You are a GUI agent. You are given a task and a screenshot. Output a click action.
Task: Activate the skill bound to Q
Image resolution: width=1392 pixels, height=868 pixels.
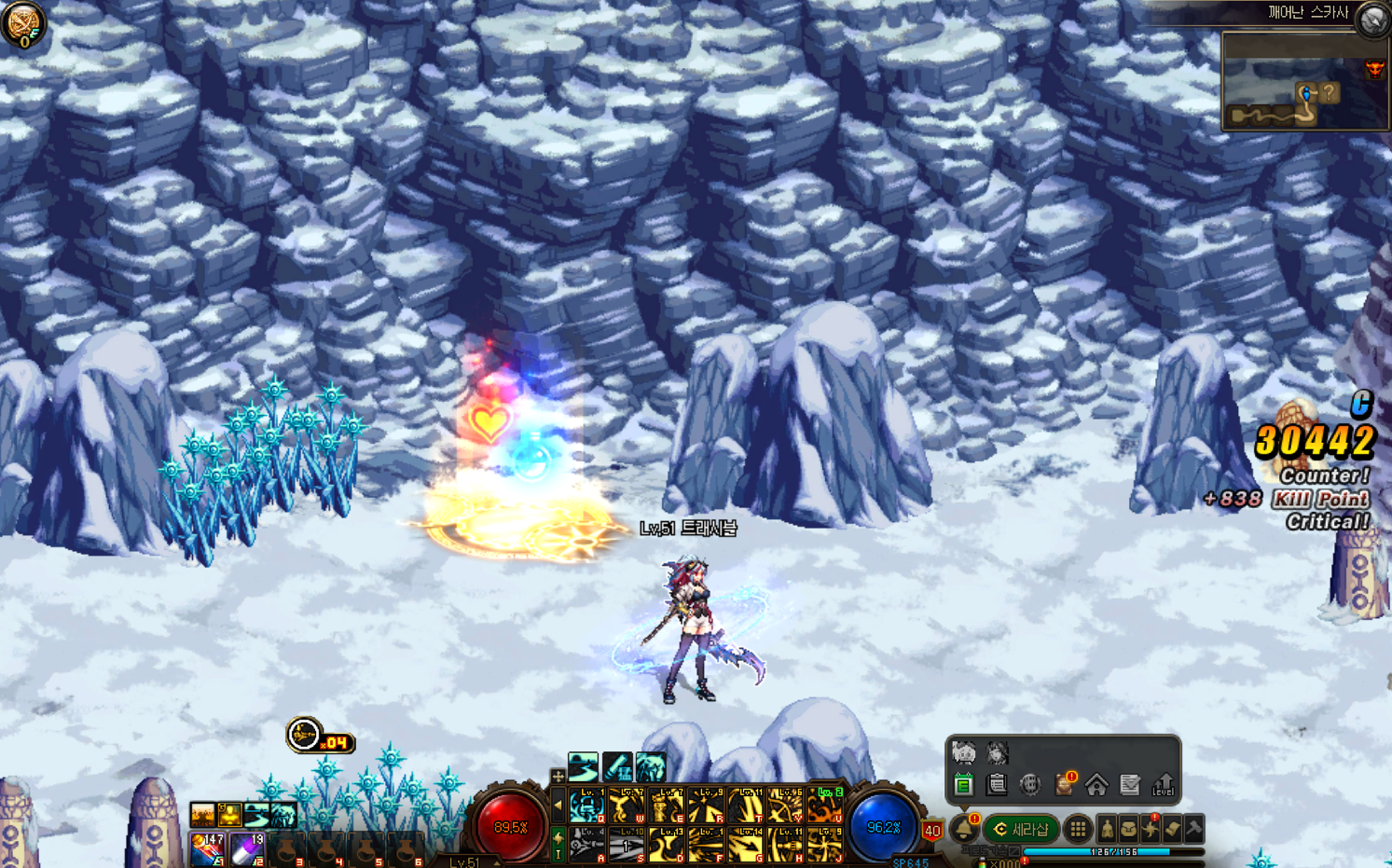click(x=587, y=806)
